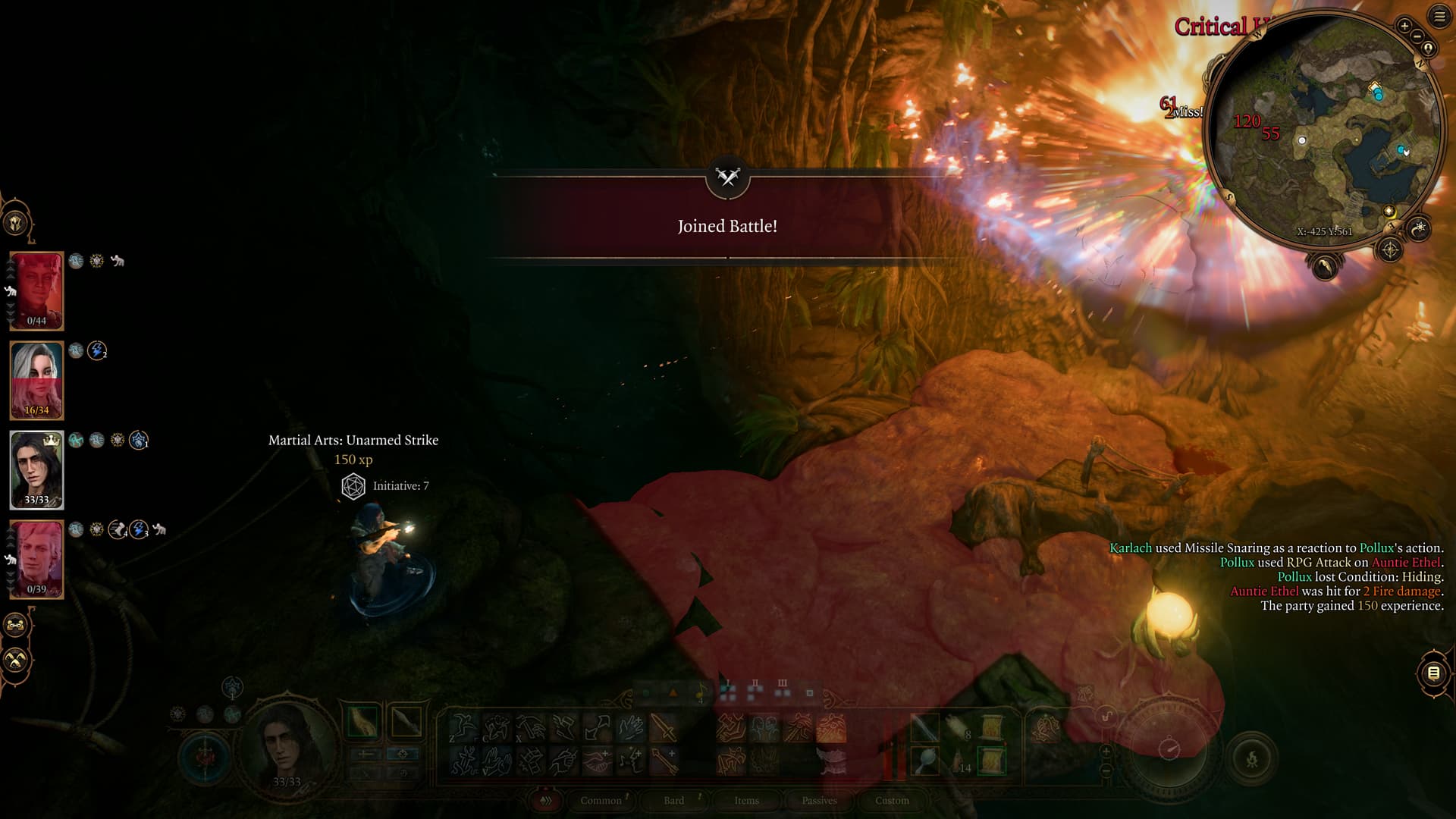This screenshot has width=1456, height=819.
Task: Open the combat log button
Action: [1433, 673]
